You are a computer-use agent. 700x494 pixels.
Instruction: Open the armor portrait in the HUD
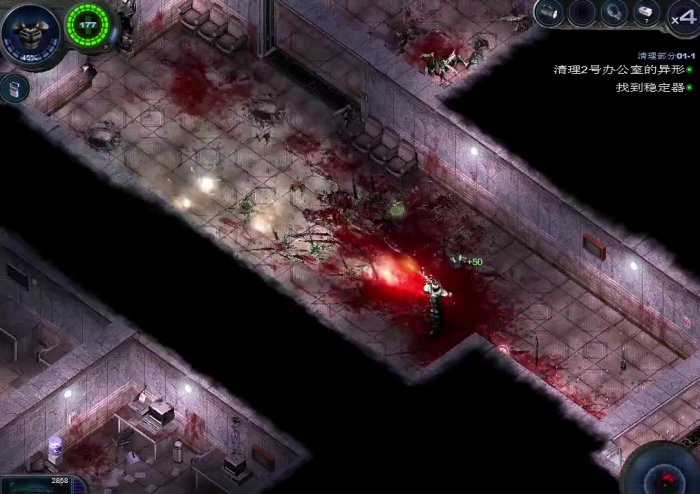(30, 30)
